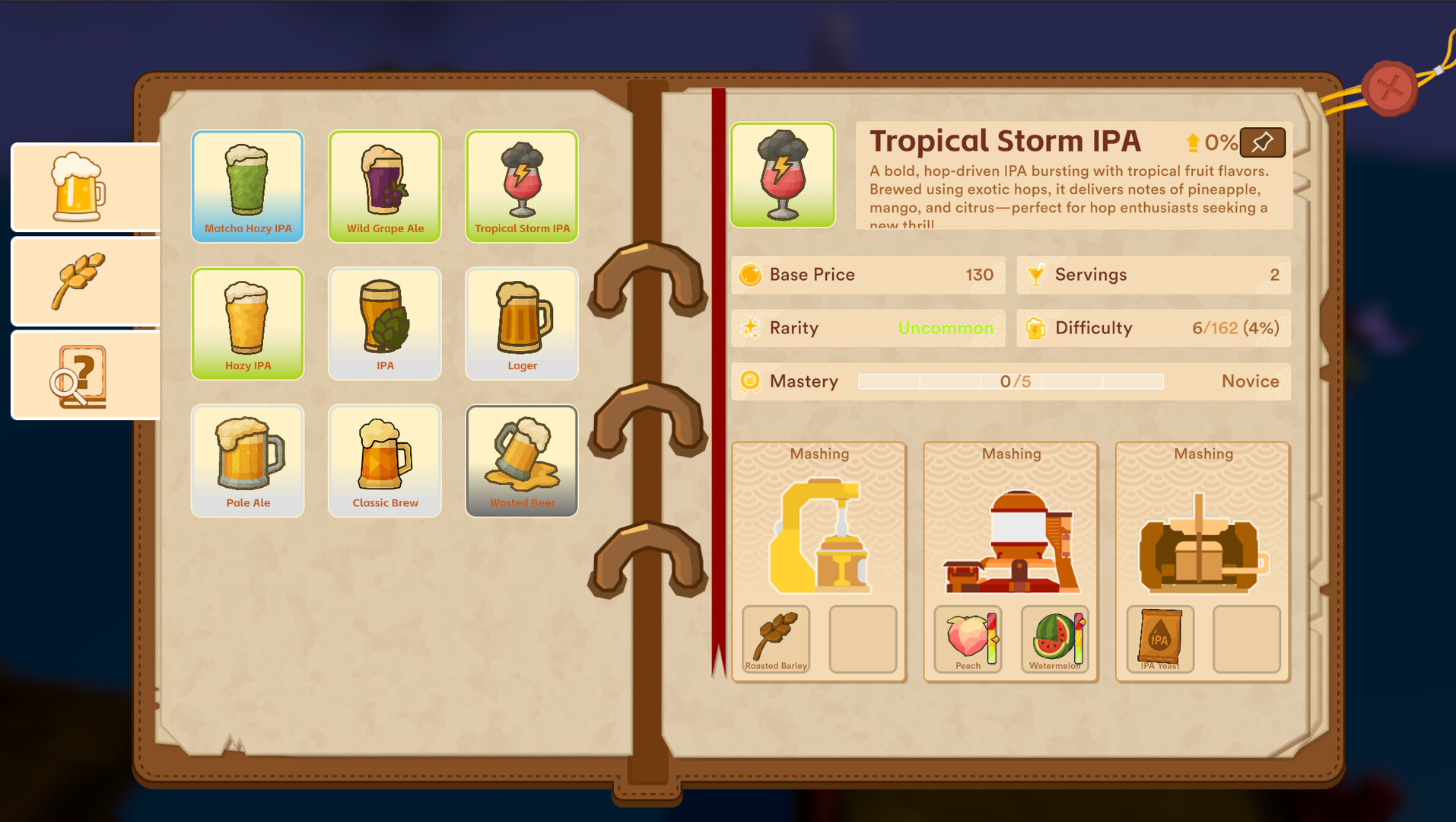Open the beer recipes sidebar tab
The width and height of the screenshot is (1456, 822).
84,186
